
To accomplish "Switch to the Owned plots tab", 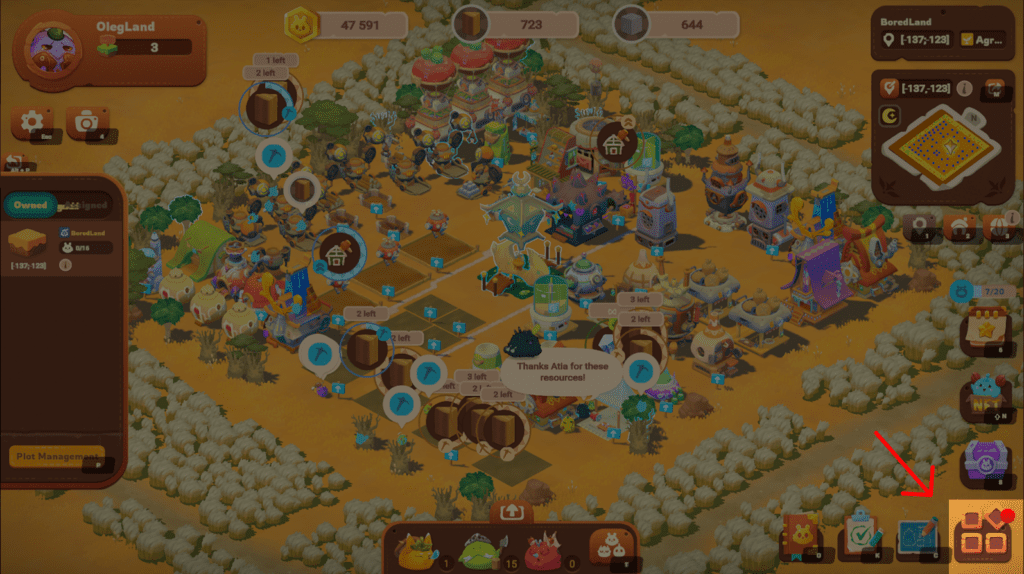I will tap(31, 205).
